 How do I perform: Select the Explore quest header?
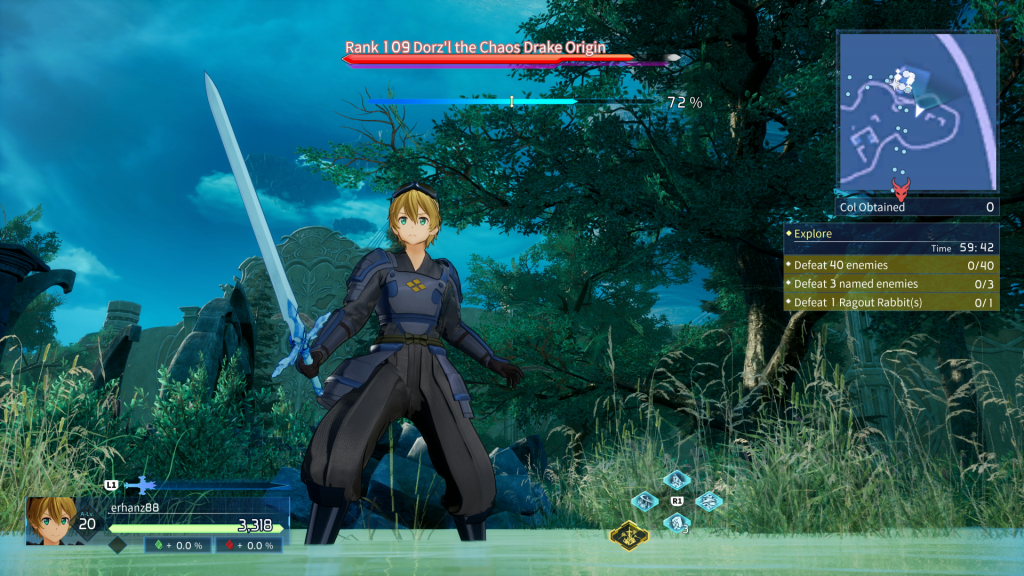tap(891, 233)
